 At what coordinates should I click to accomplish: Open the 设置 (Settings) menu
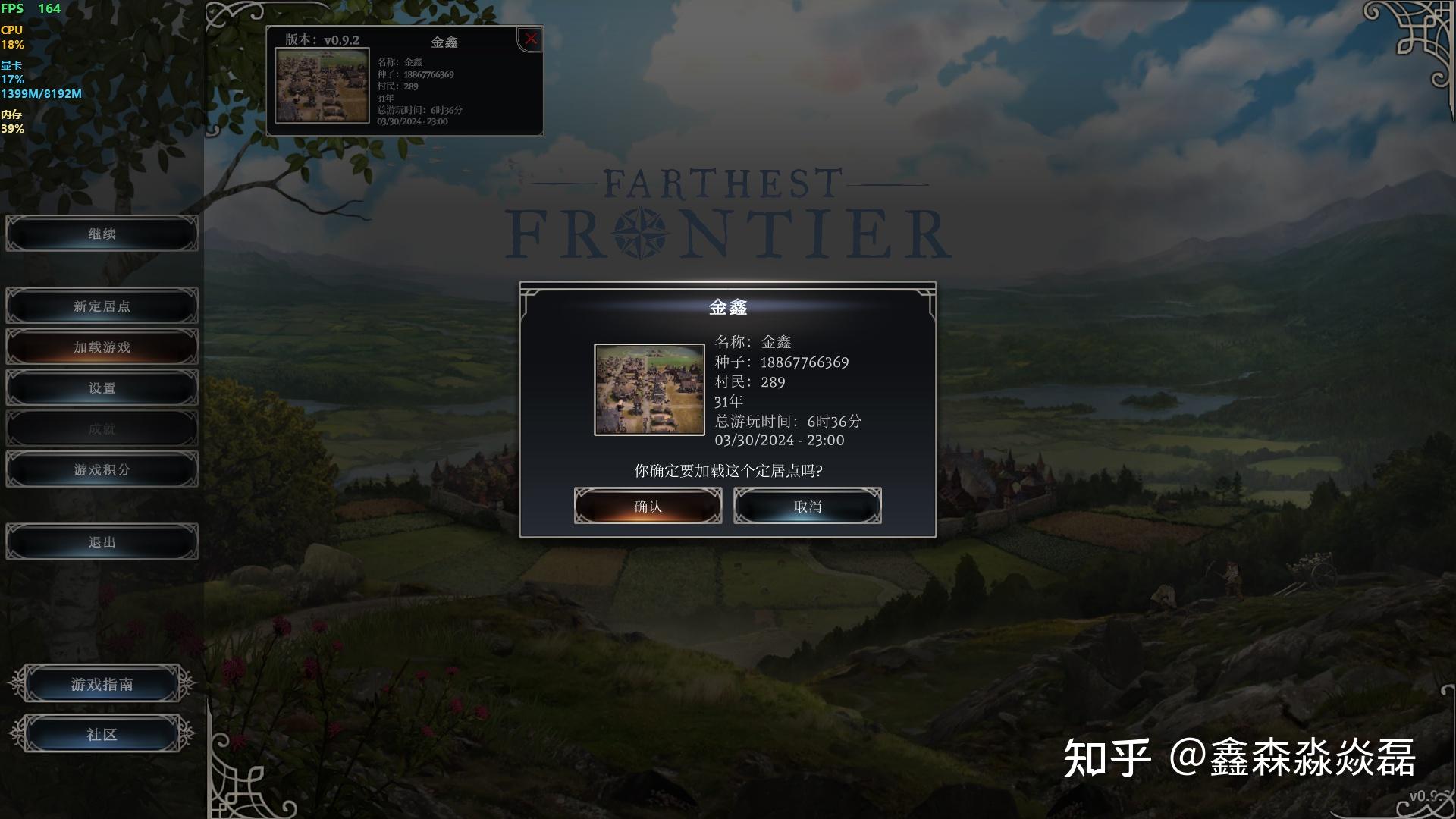102,388
